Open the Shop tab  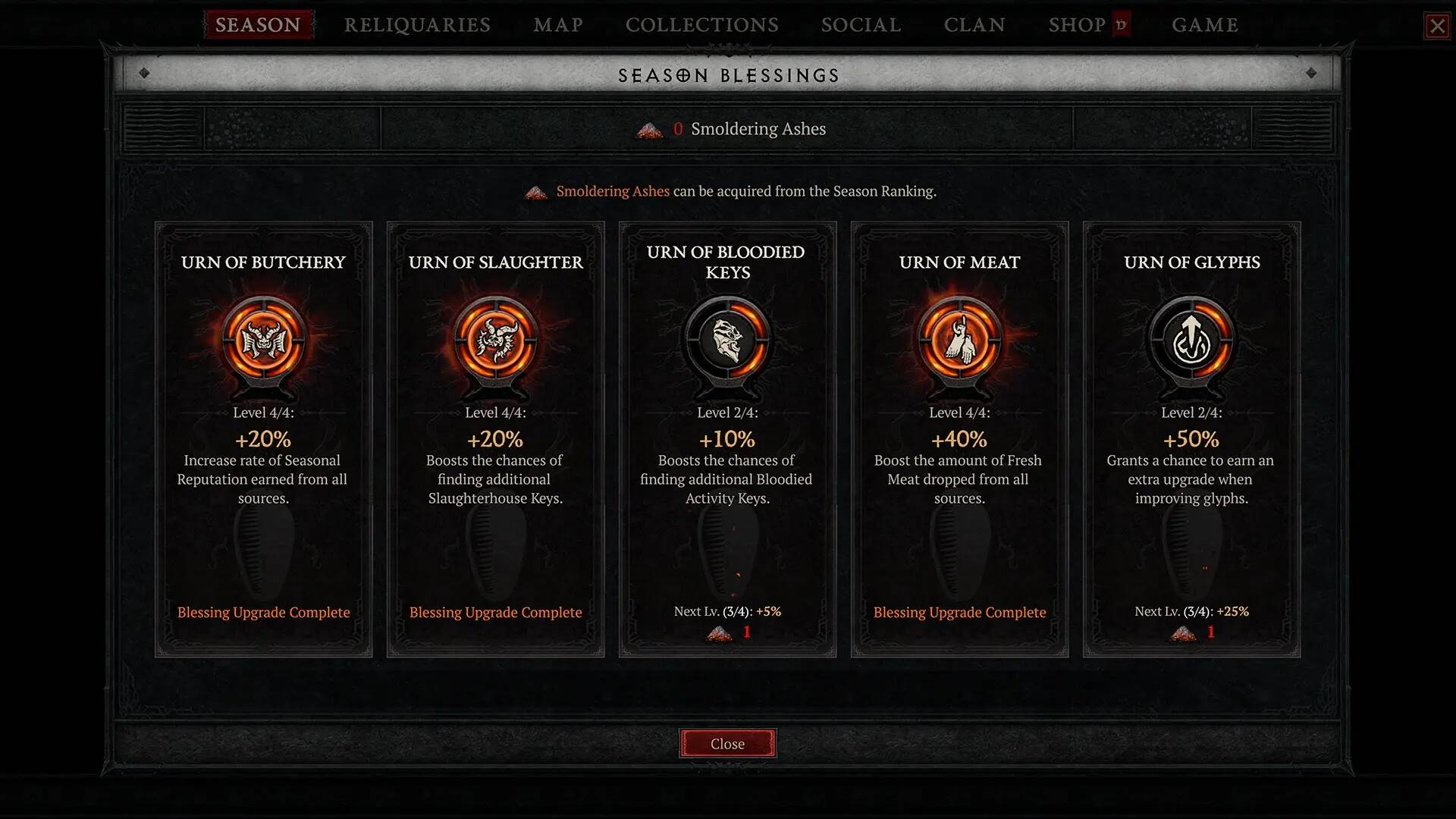pos(1077,25)
